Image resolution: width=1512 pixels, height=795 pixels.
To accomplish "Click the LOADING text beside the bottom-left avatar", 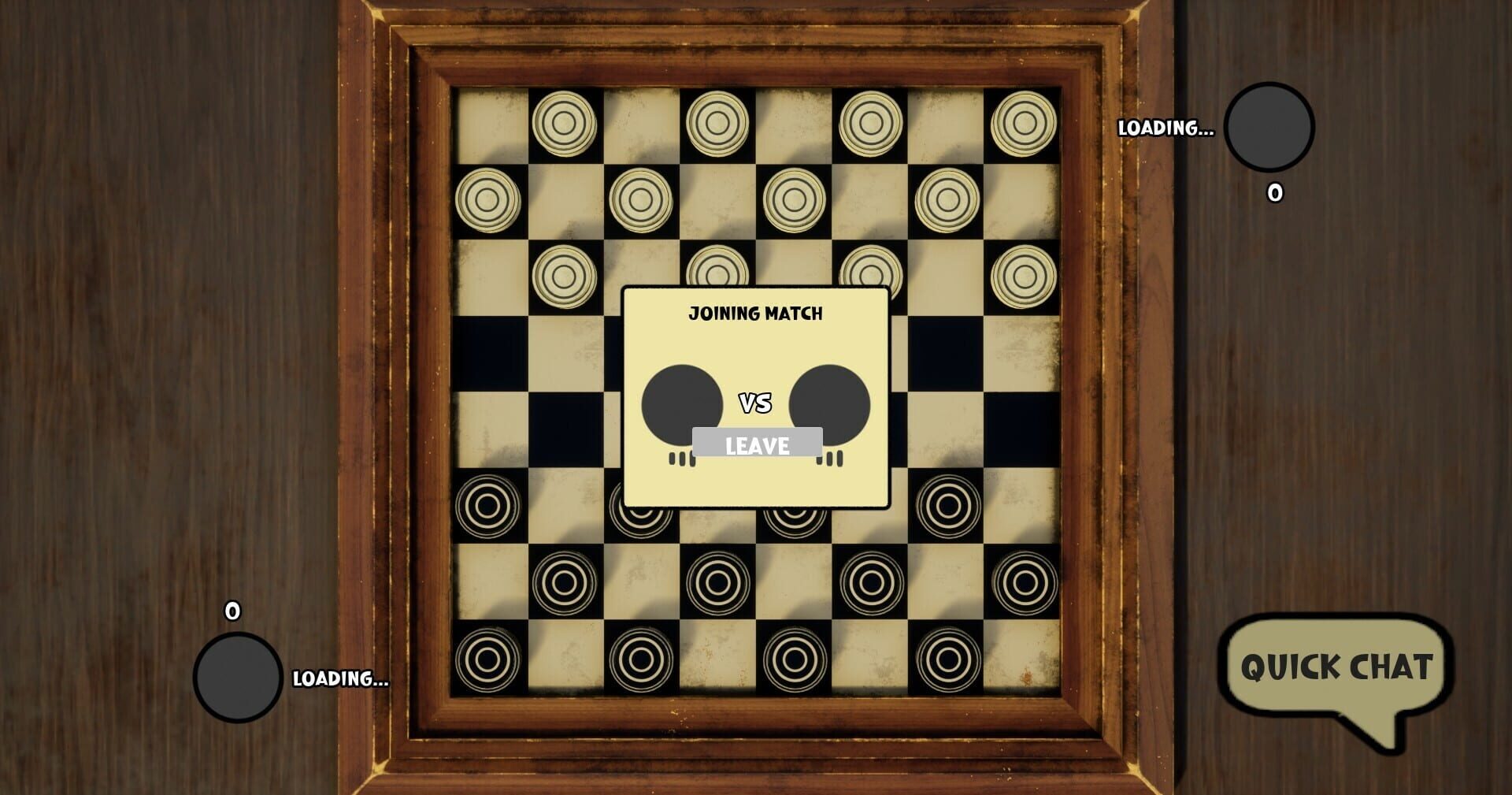I will 340,679.
